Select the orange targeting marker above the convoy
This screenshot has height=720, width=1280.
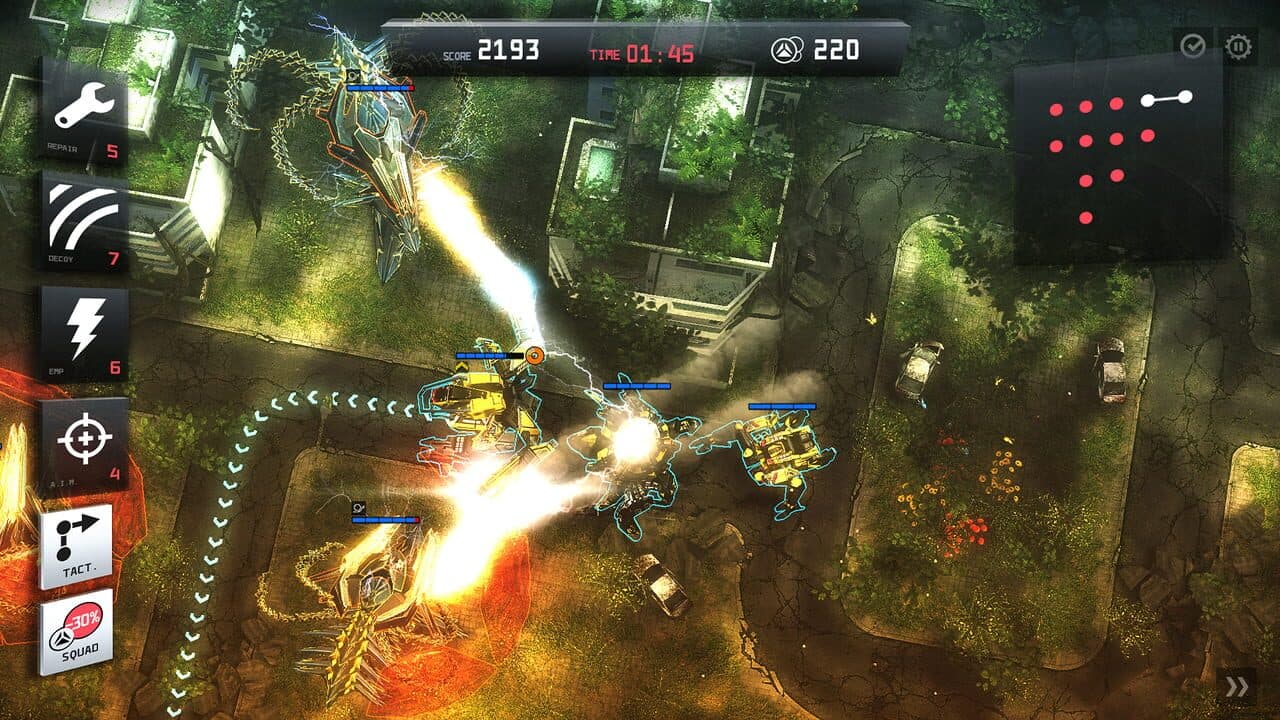pos(534,355)
